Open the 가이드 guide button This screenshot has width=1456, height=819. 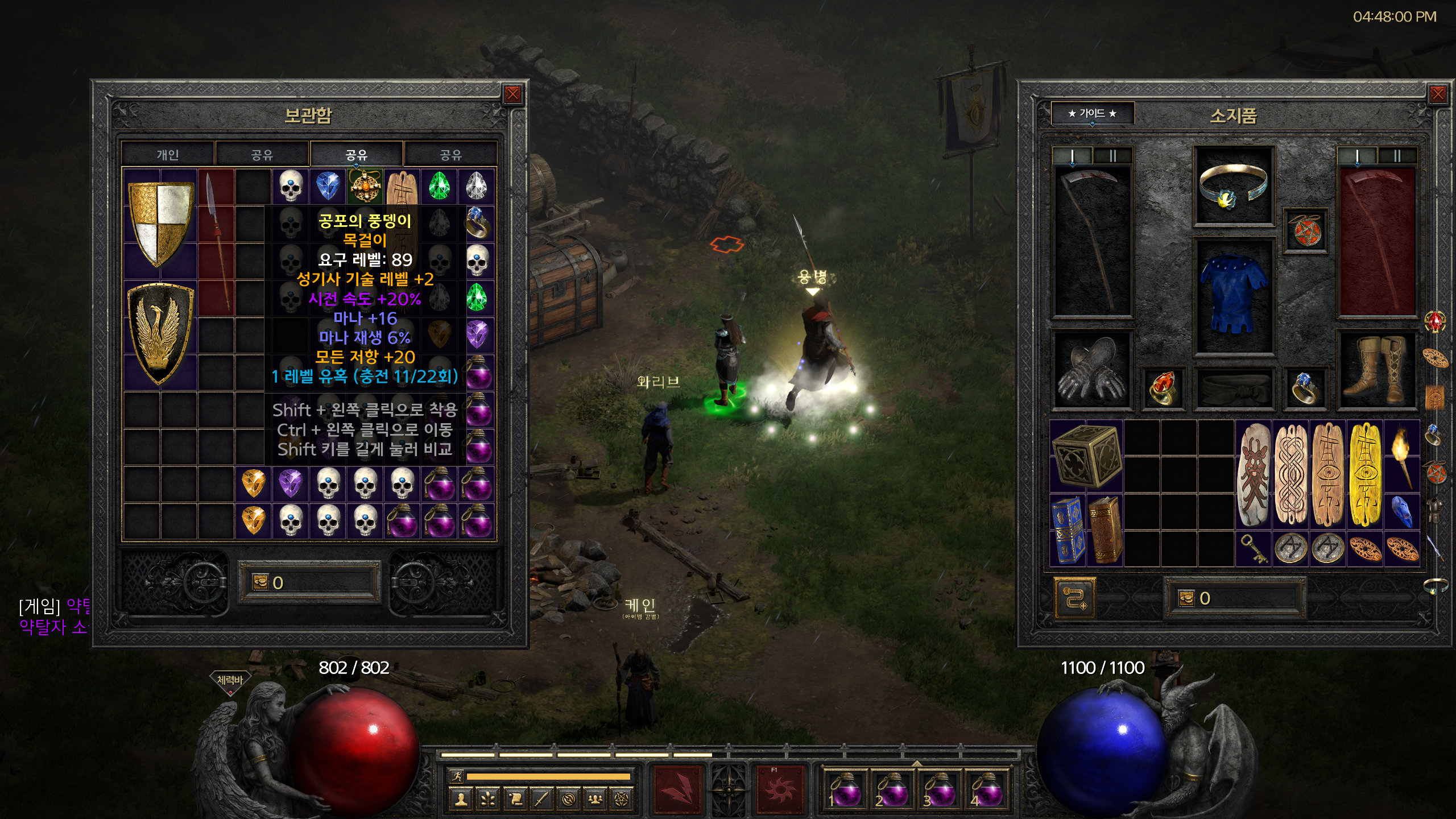1092,113
